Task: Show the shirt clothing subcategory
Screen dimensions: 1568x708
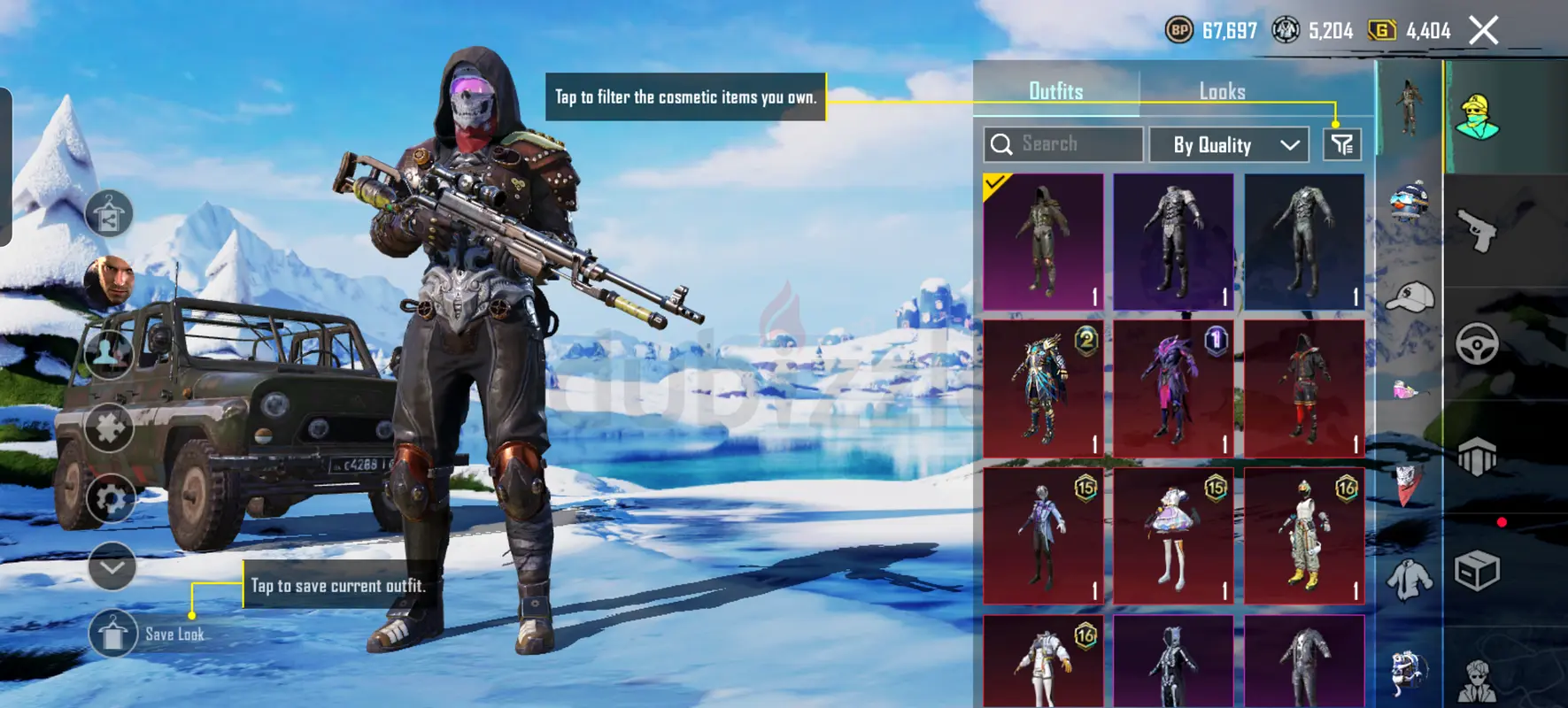Action: [x=1409, y=580]
